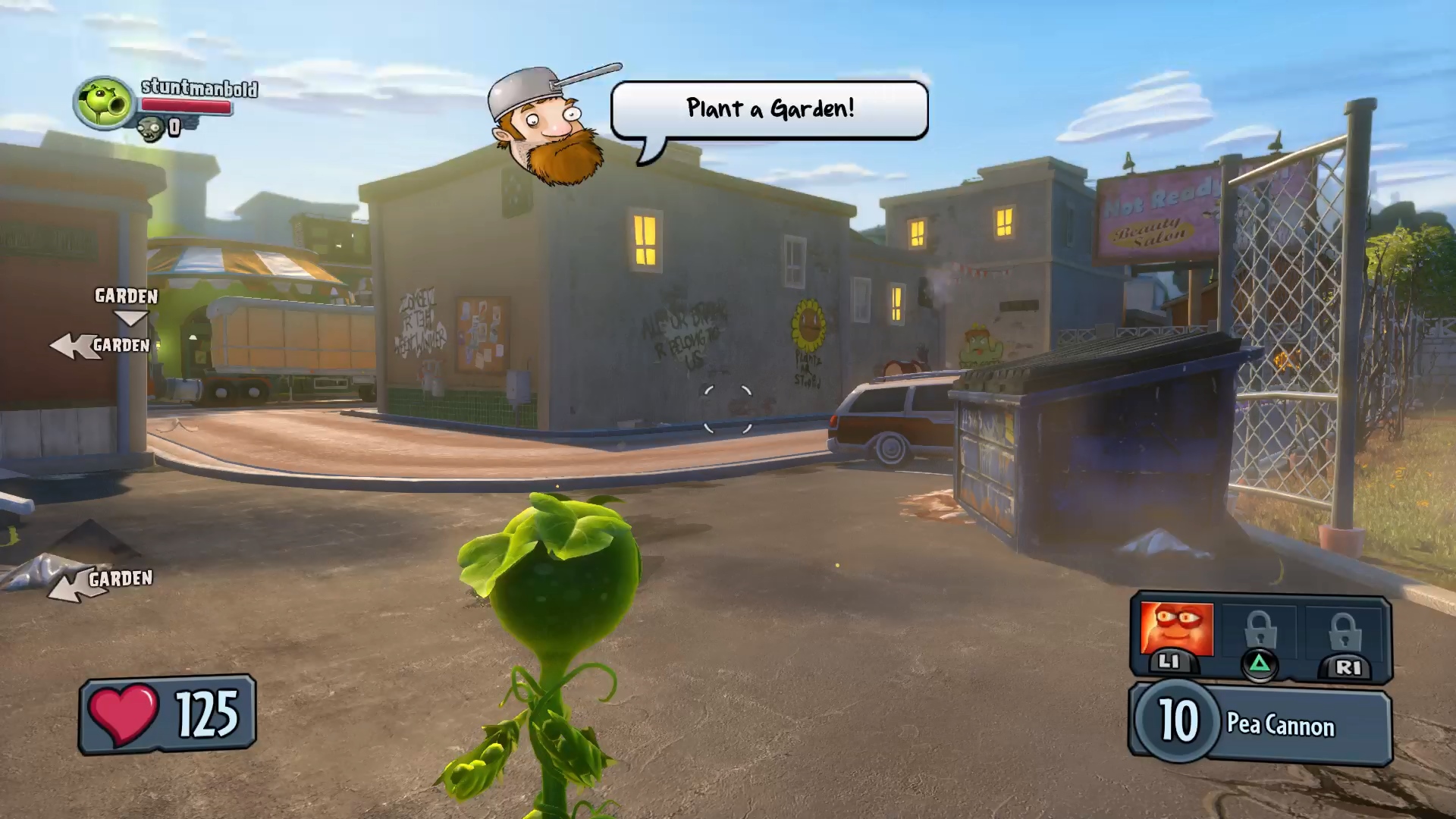
Task: Select the Pea Cannon weapon panel
Action: 1262,723
